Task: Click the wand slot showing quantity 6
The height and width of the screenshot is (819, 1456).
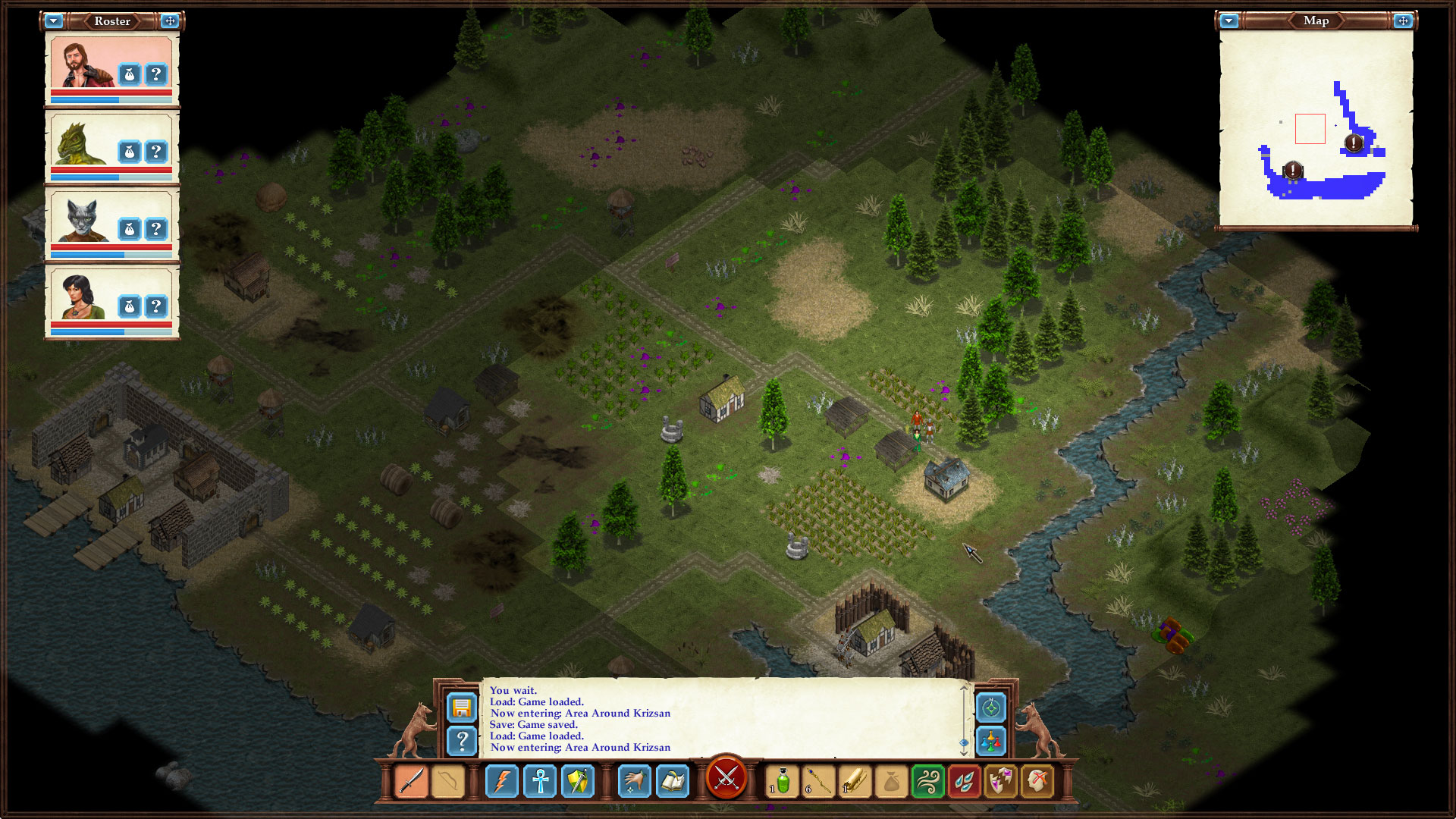Action: [x=818, y=781]
